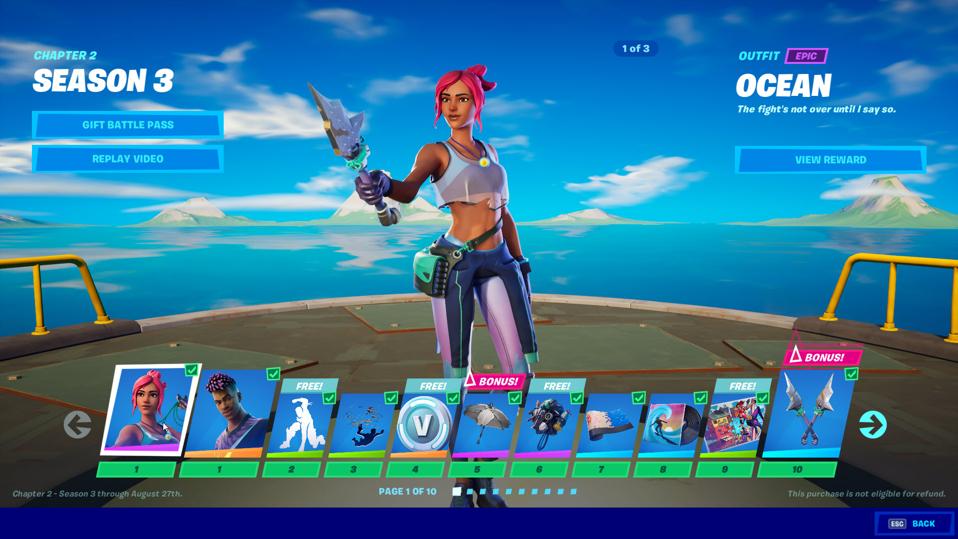The image size is (958, 539).
Task: Click the grey previous page arrow
Action: [77, 425]
